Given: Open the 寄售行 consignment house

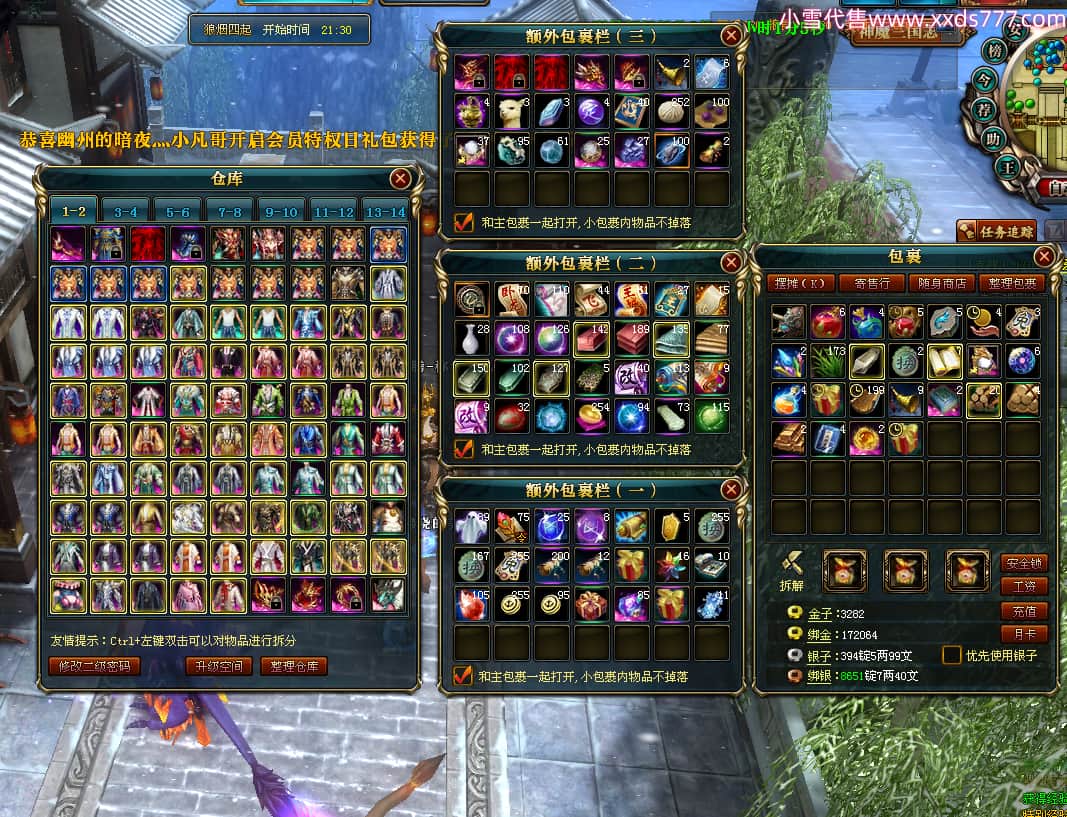Looking at the screenshot, I should pos(866,283).
